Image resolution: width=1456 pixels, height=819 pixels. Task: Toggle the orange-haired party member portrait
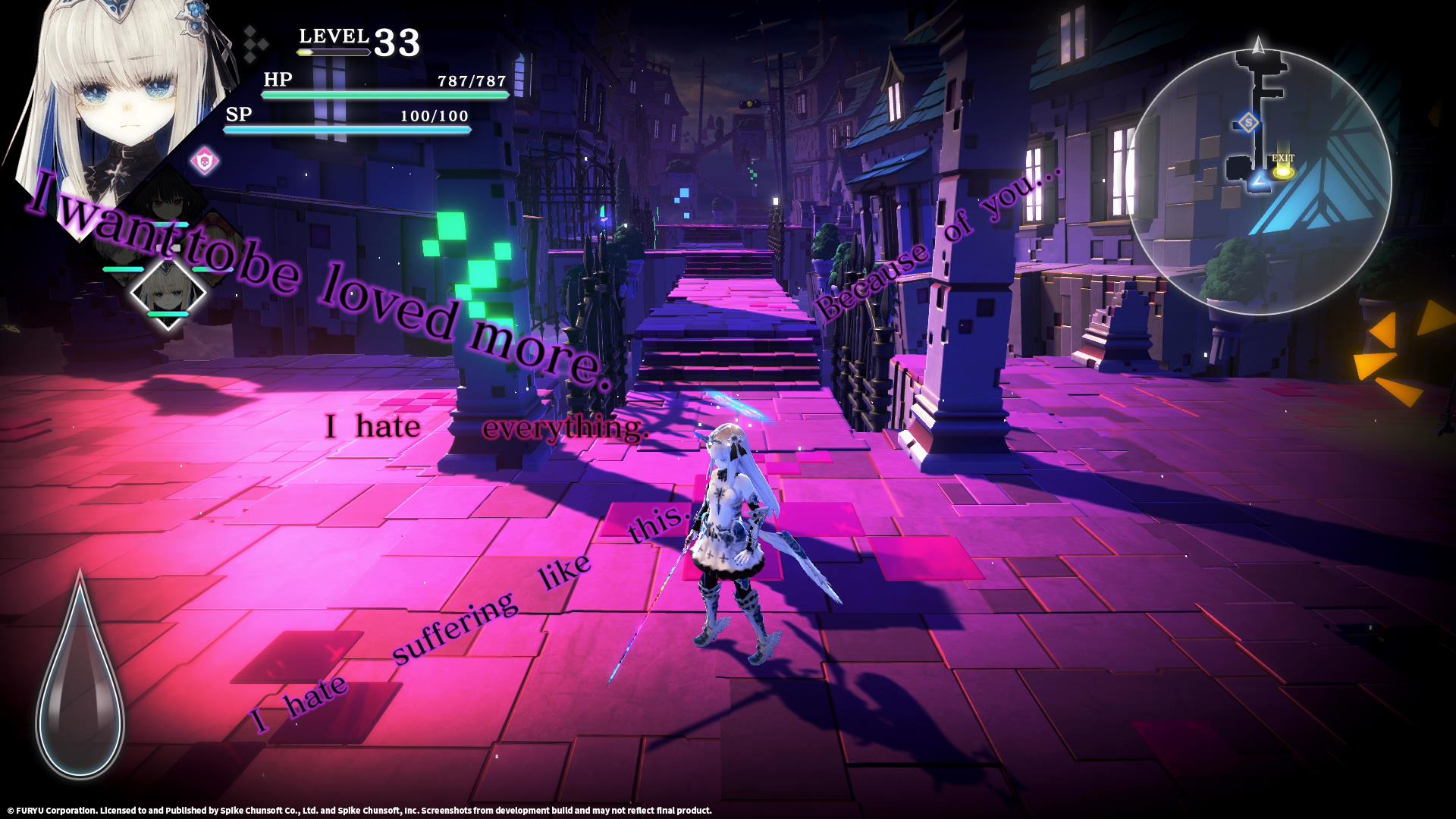pos(216,246)
